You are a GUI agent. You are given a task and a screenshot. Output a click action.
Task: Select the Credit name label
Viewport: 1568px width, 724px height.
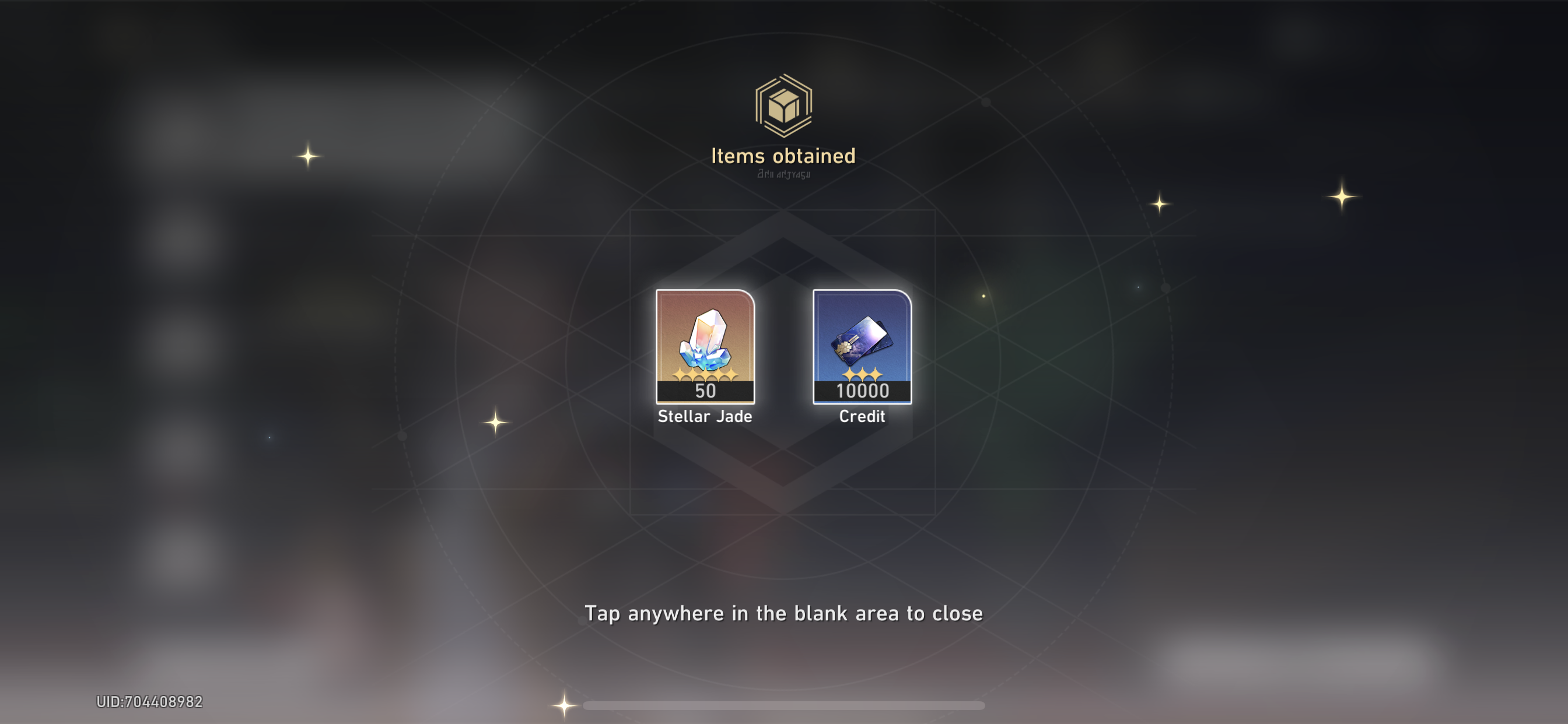(862, 416)
